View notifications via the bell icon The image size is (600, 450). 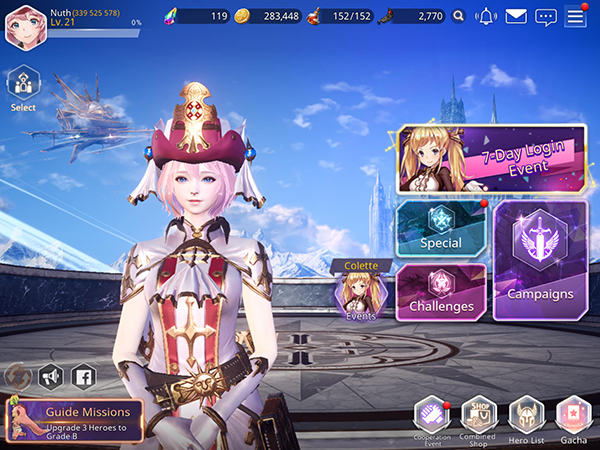click(x=487, y=16)
